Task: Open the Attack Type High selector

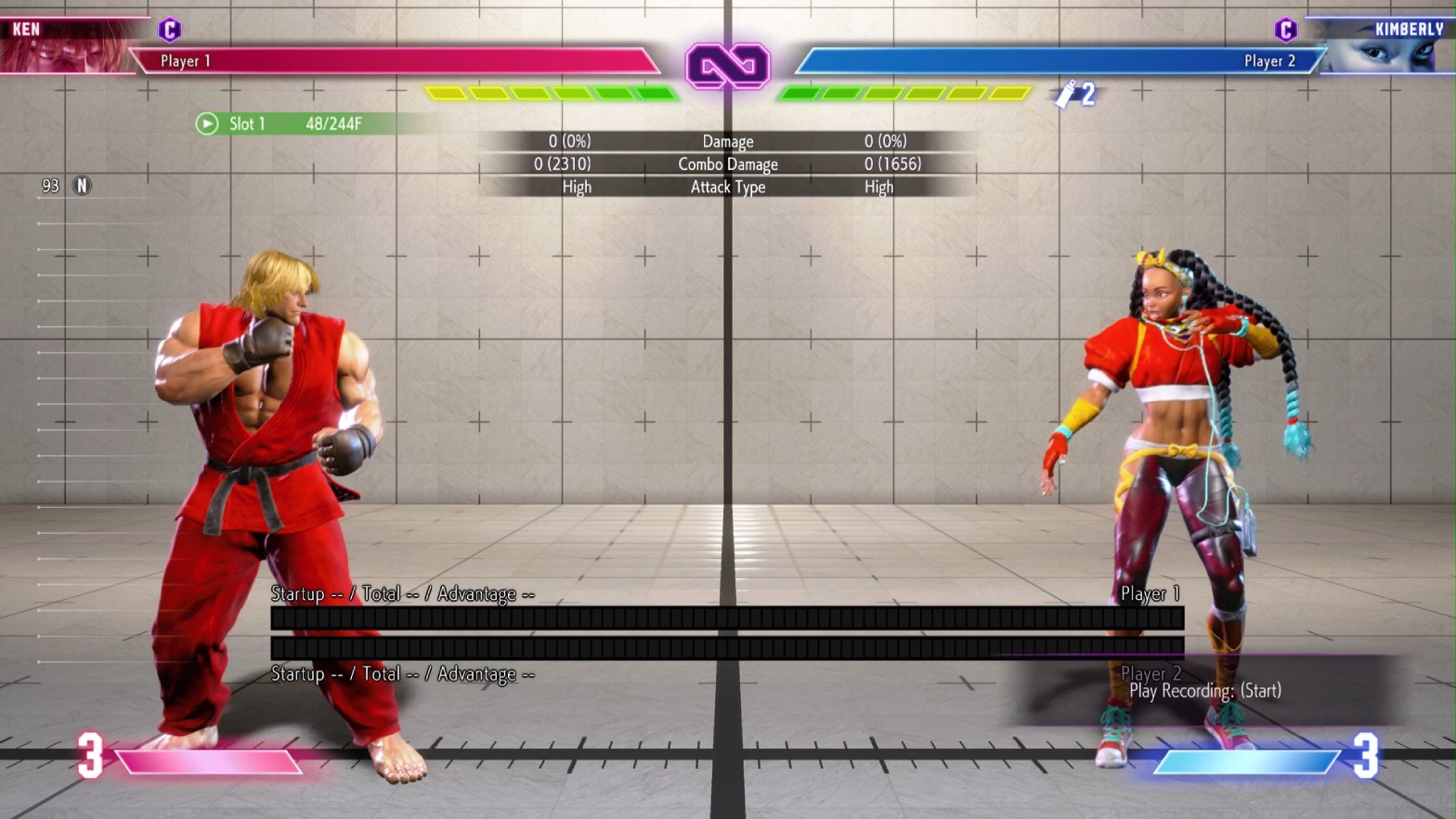Action: [727, 186]
